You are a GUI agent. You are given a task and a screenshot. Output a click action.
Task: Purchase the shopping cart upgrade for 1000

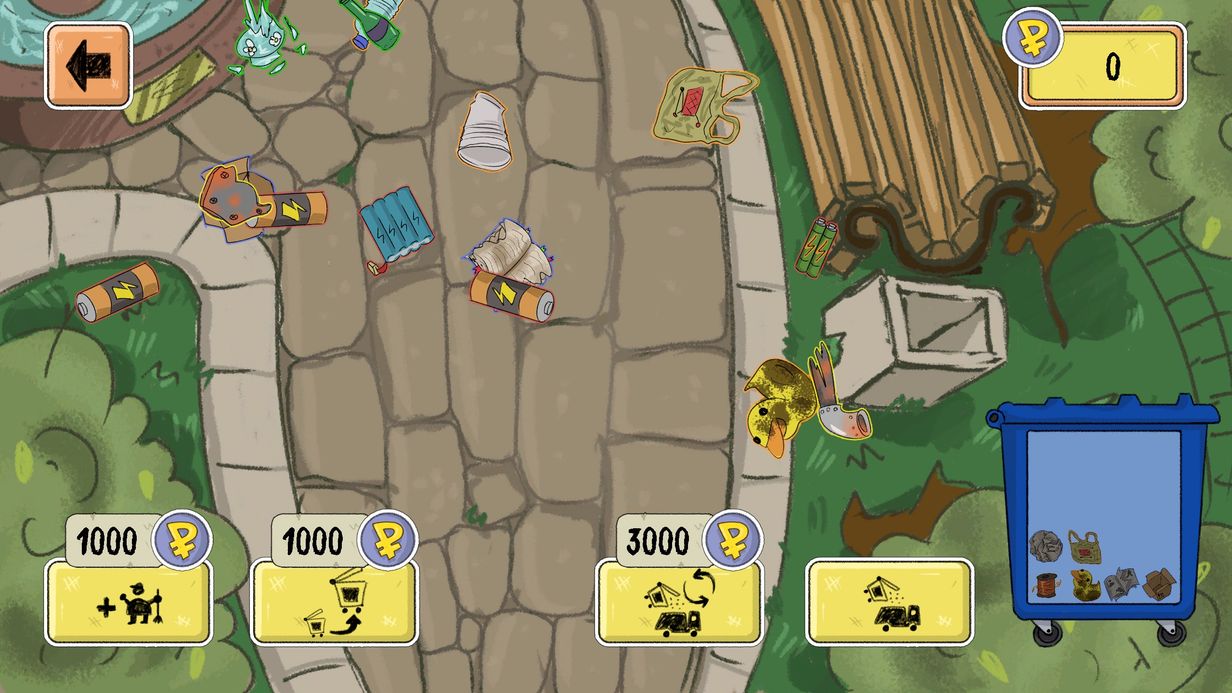333,602
